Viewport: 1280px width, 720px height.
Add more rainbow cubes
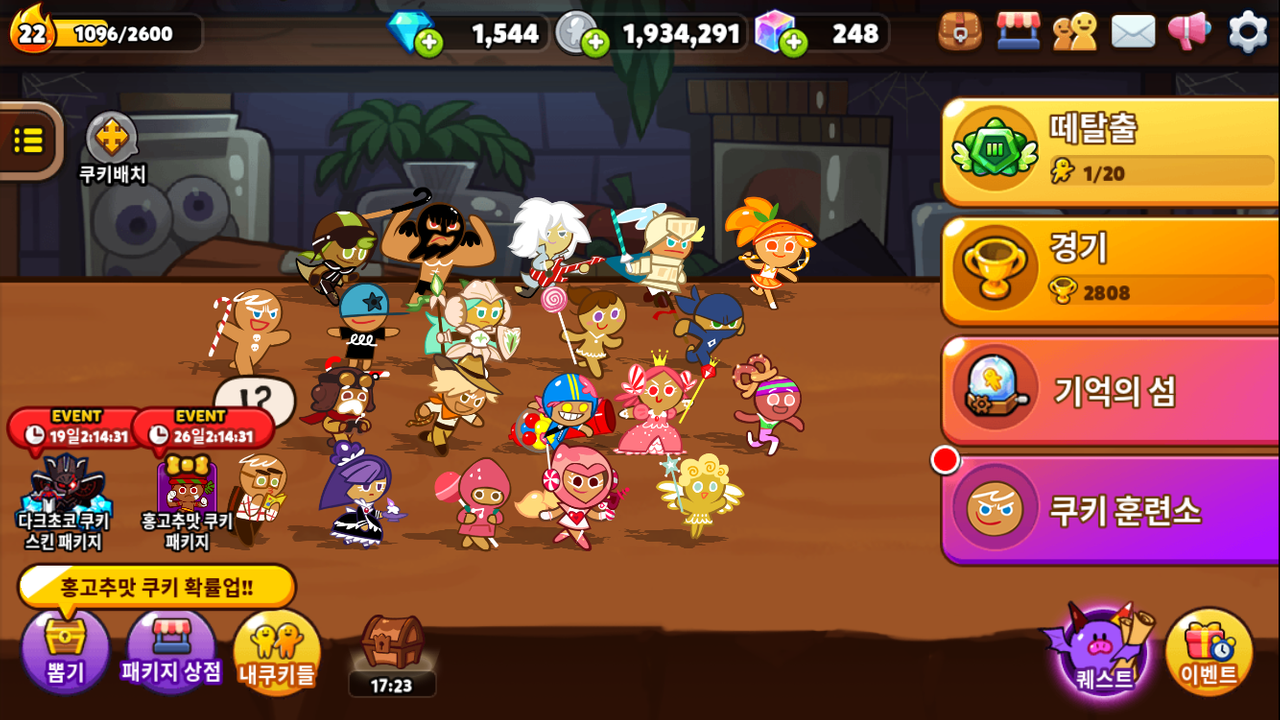click(793, 43)
